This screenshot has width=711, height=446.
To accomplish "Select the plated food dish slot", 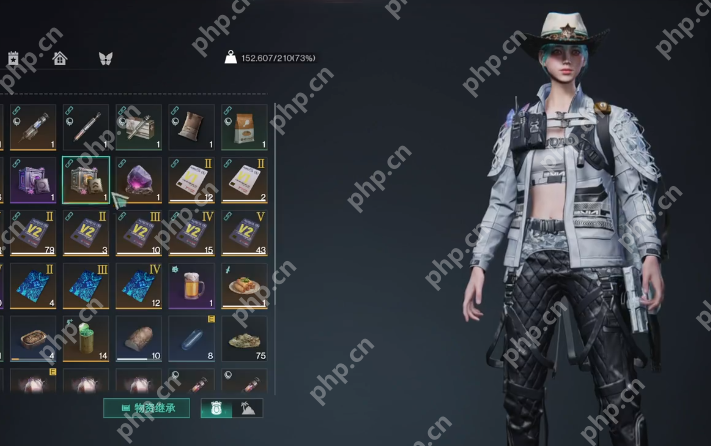I will (243, 285).
